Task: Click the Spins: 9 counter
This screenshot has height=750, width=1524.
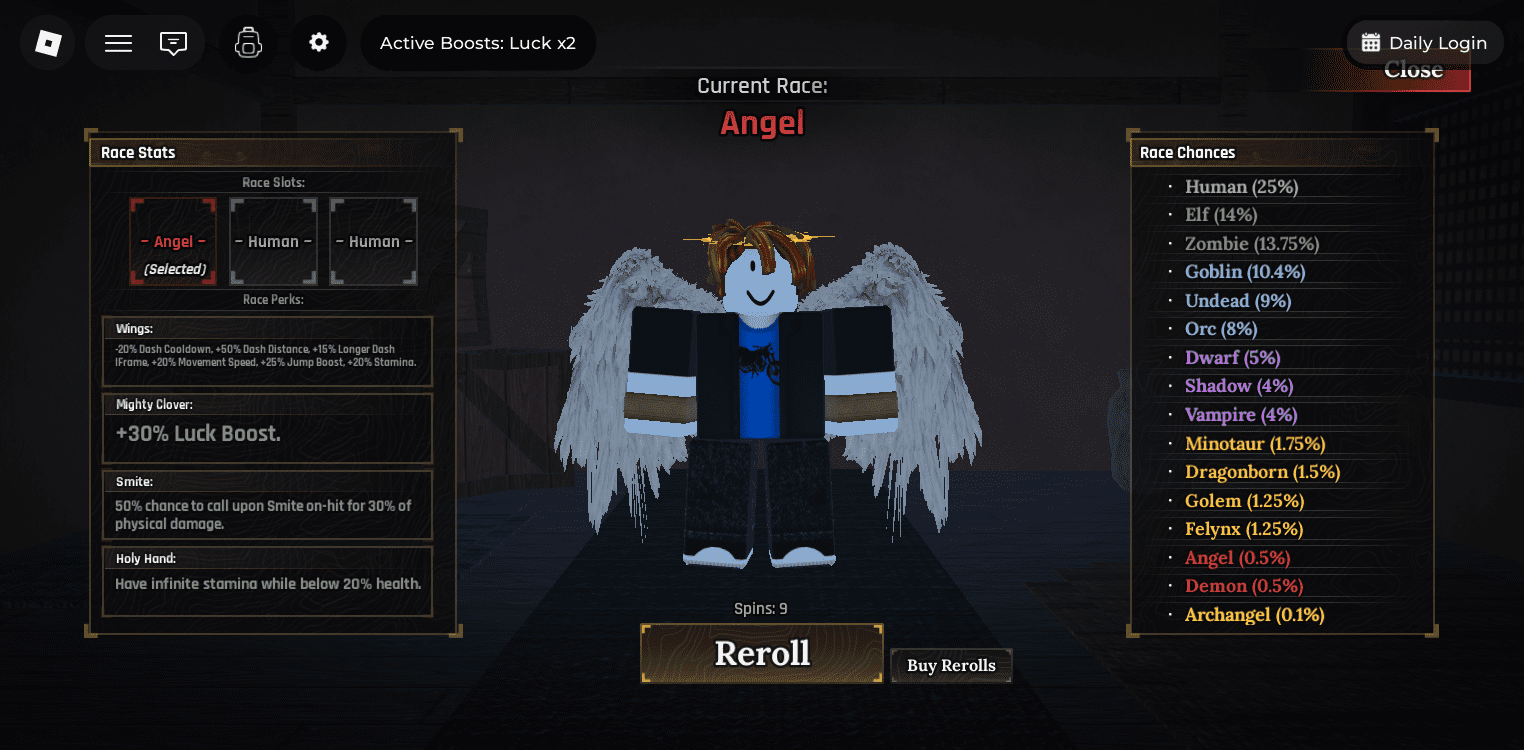Action: point(761,607)
